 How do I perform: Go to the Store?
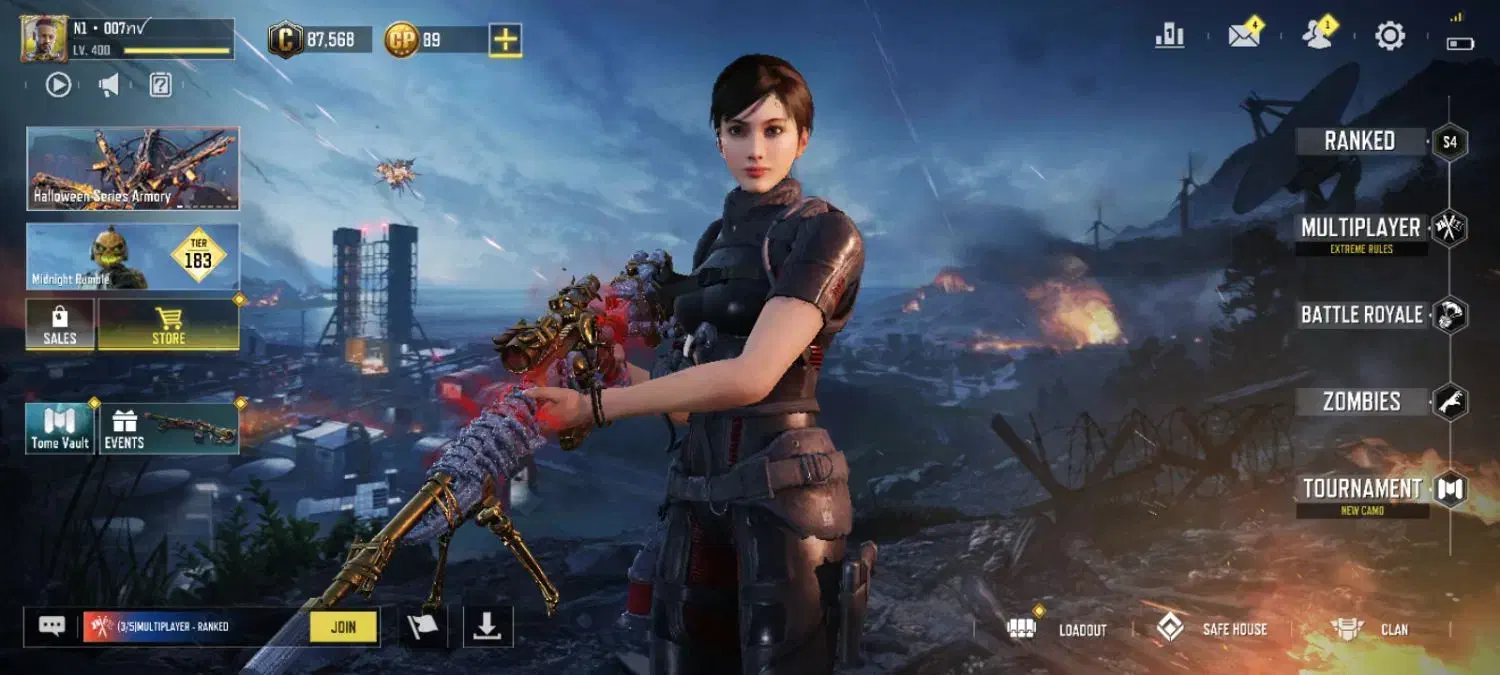tap(168, 325)
